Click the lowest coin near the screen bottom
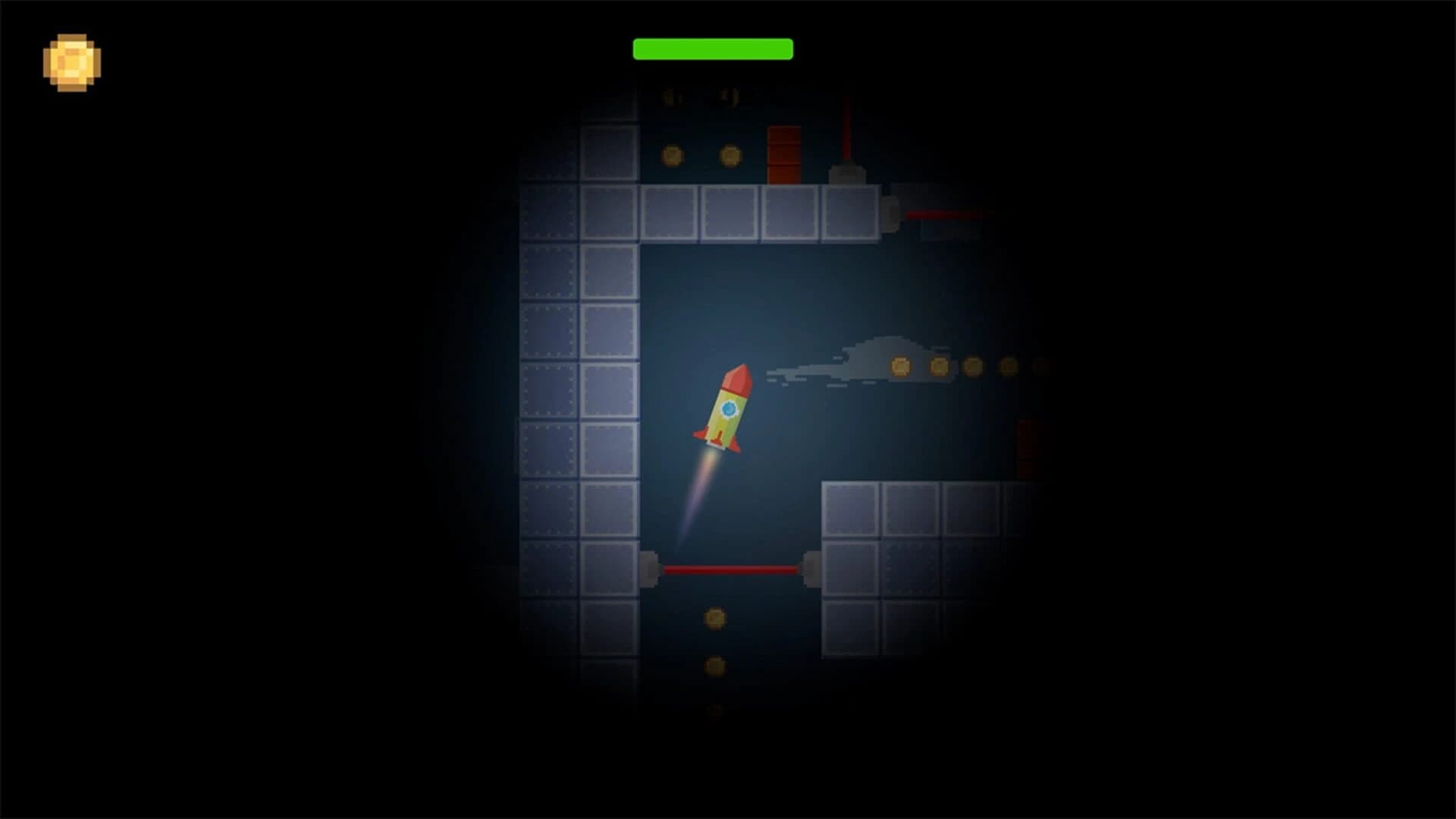Image resolution: width=1456 pixels, height=819 pixels. point(715,710)
